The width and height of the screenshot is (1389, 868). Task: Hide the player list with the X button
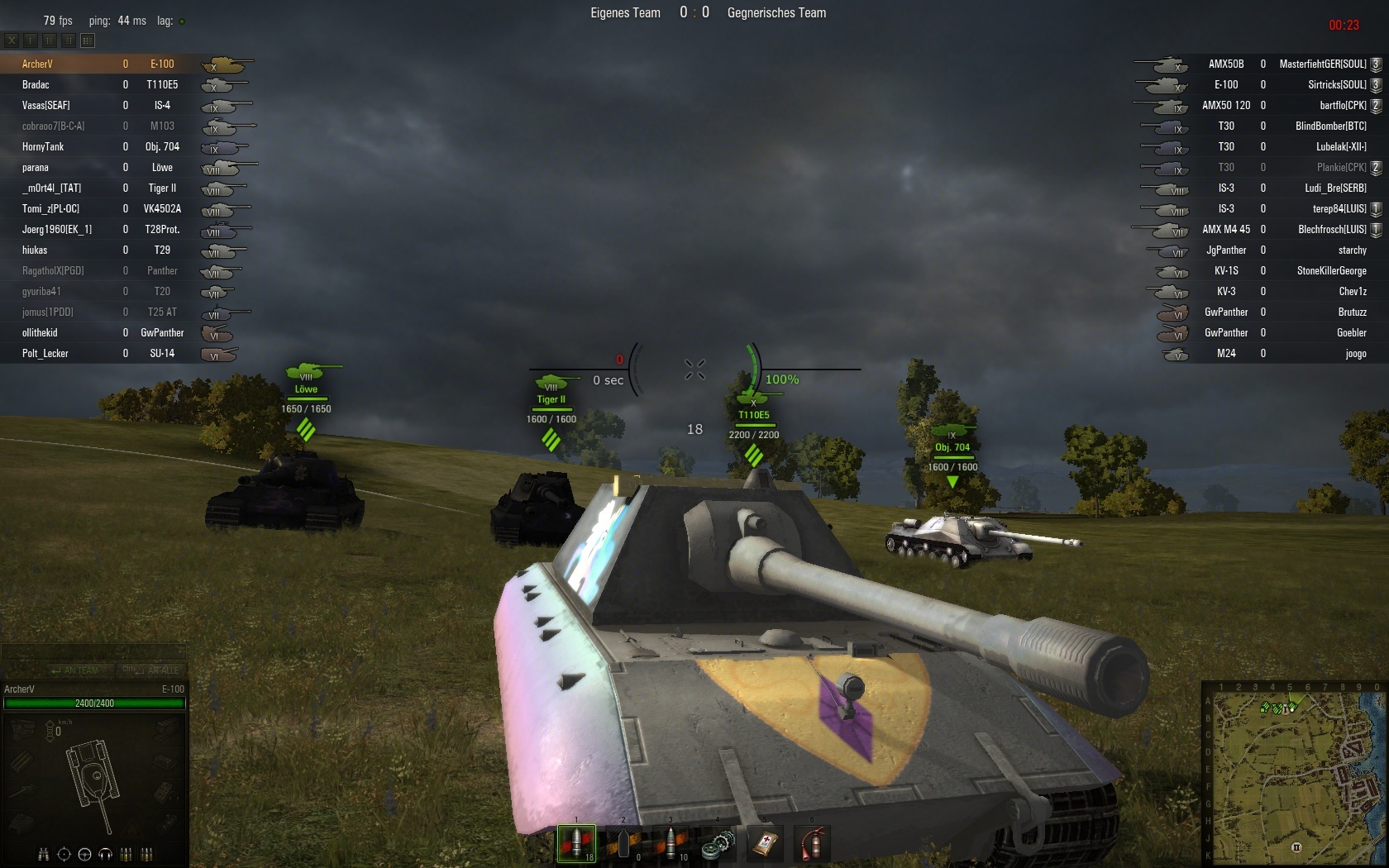(x=12, y=40)
